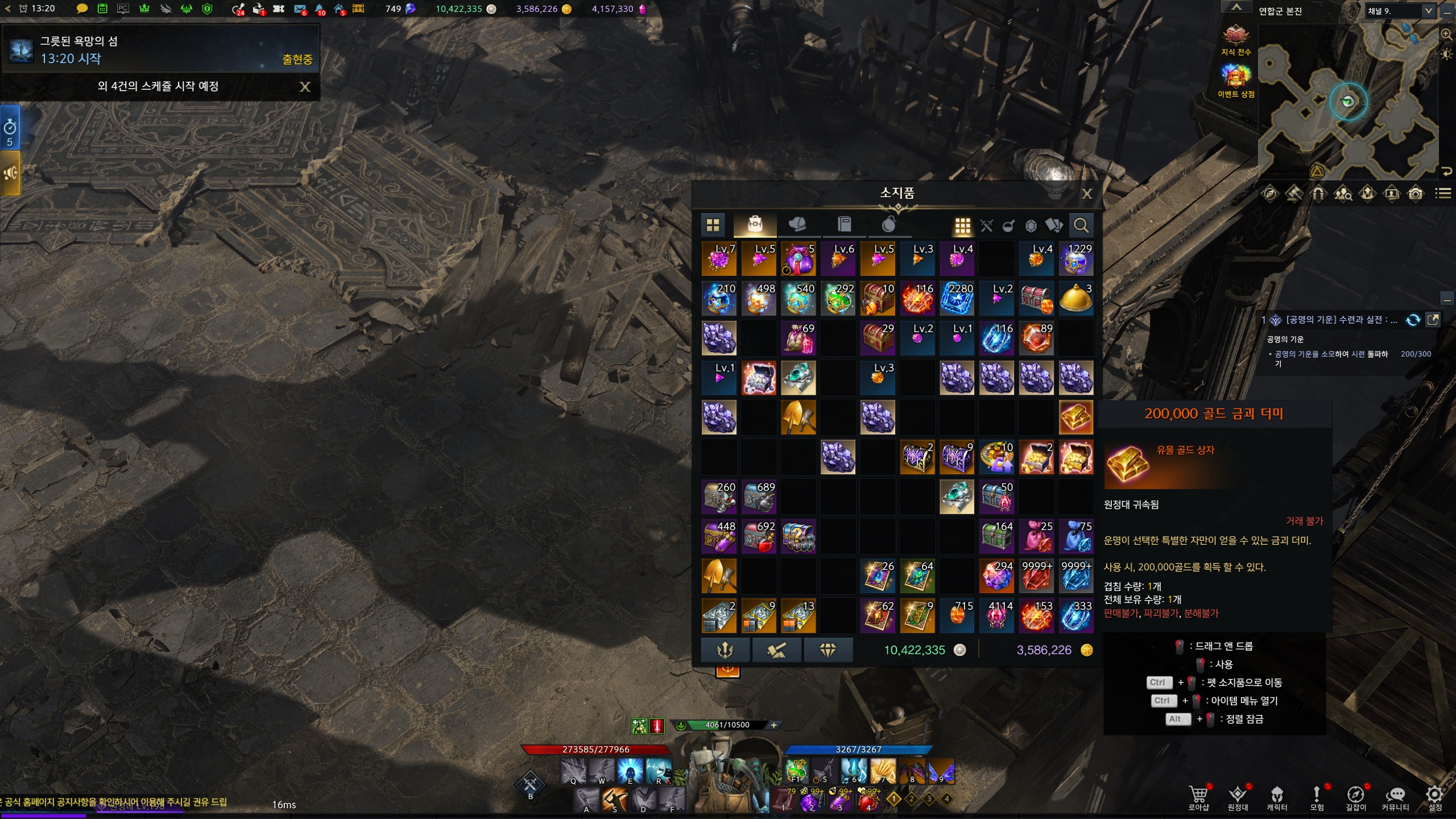
Task: Open the 설정 settings gear
Action: click(x=1435, y=796)
